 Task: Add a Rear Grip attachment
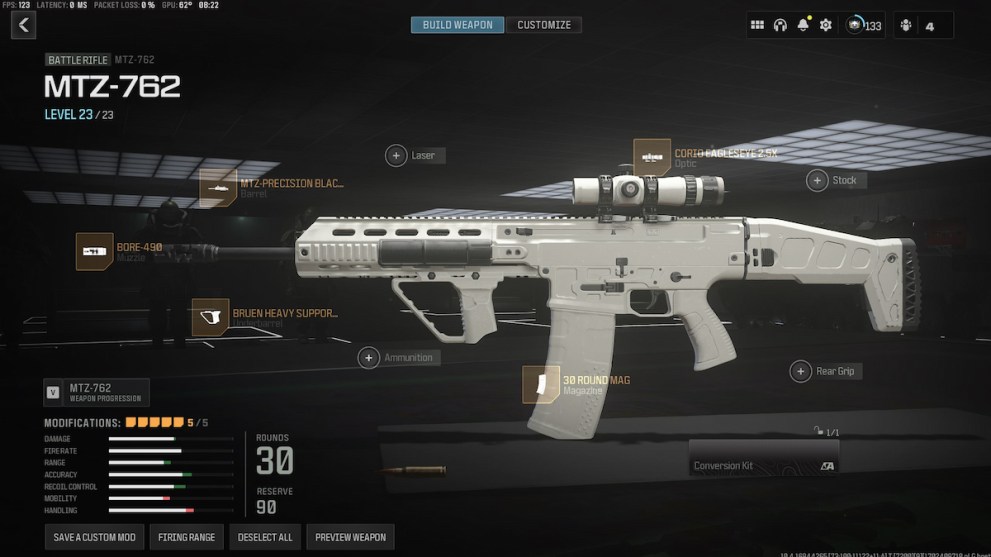click(x=800, y=372)
